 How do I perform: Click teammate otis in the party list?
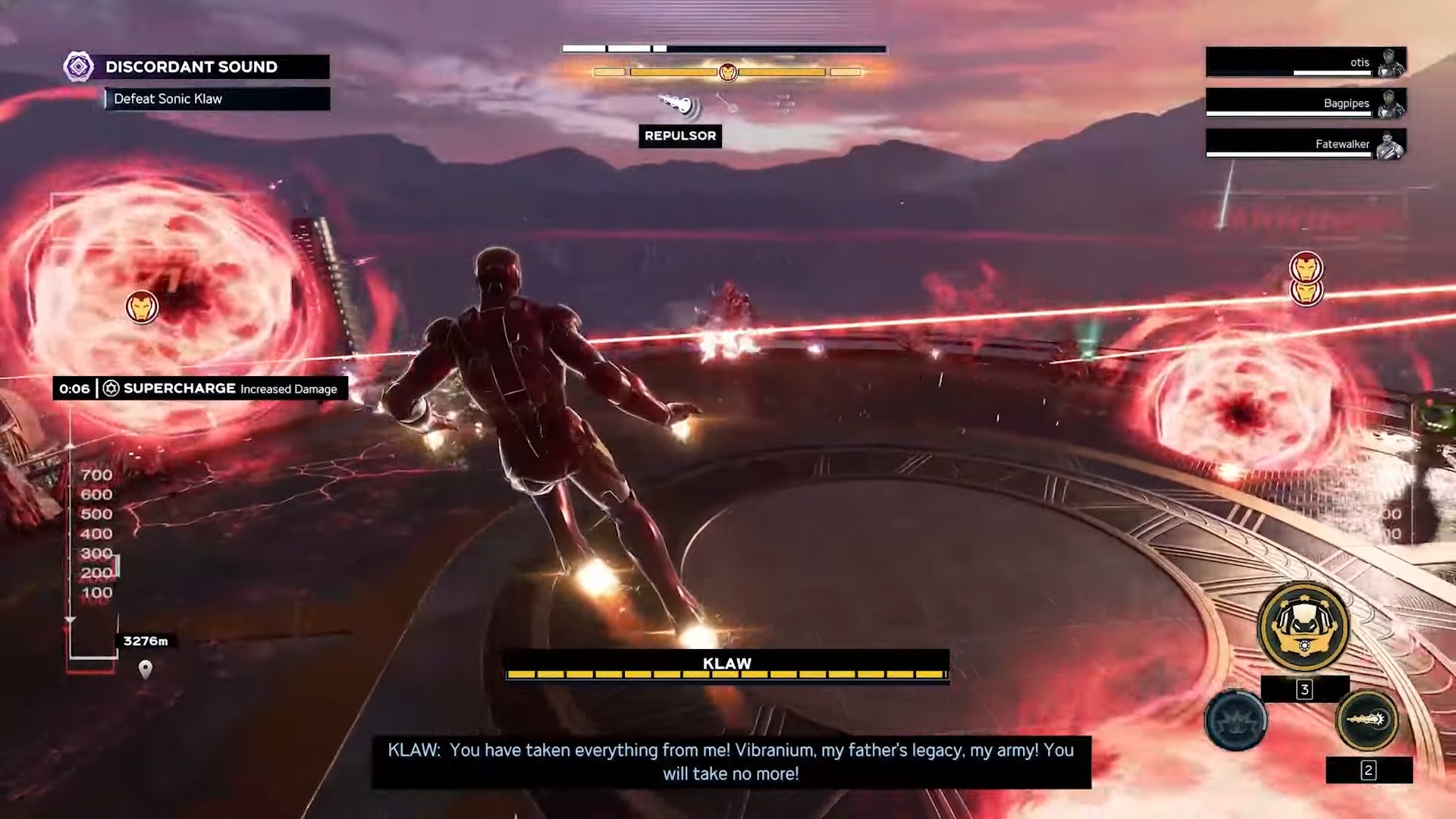(1306, 62)
